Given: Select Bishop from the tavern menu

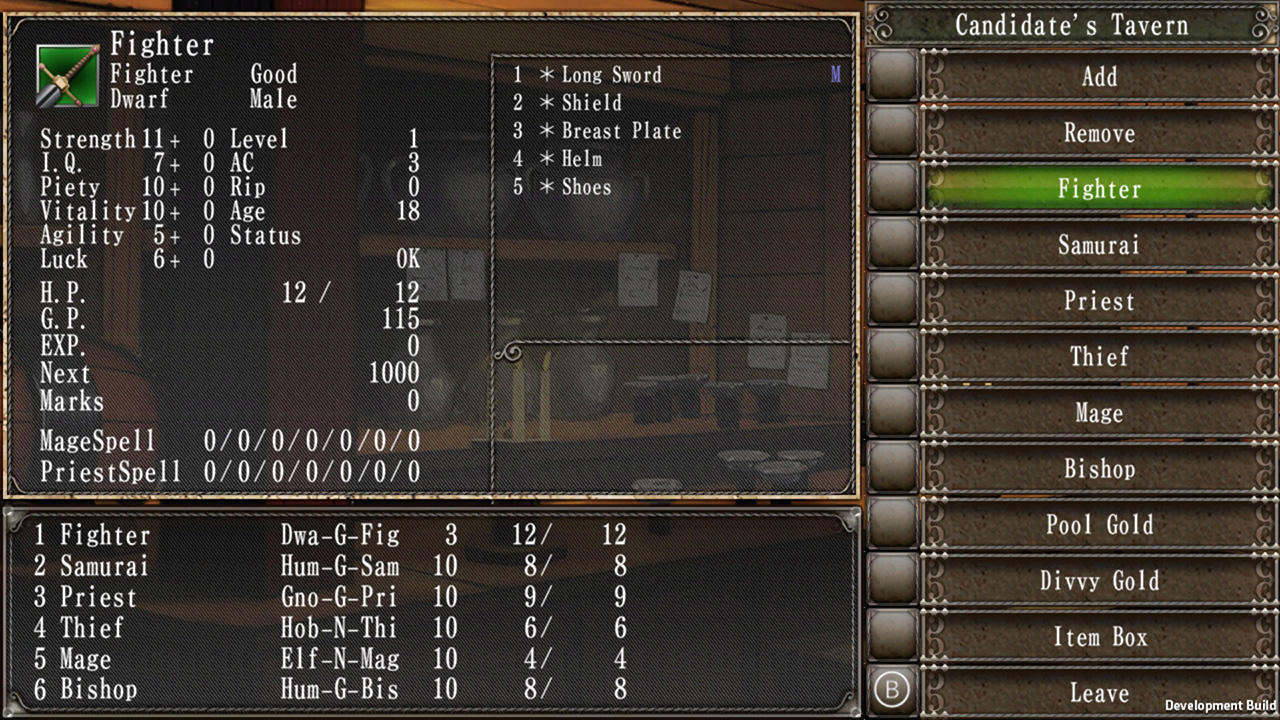Looking at the screenshot, I should (1099, 469).
